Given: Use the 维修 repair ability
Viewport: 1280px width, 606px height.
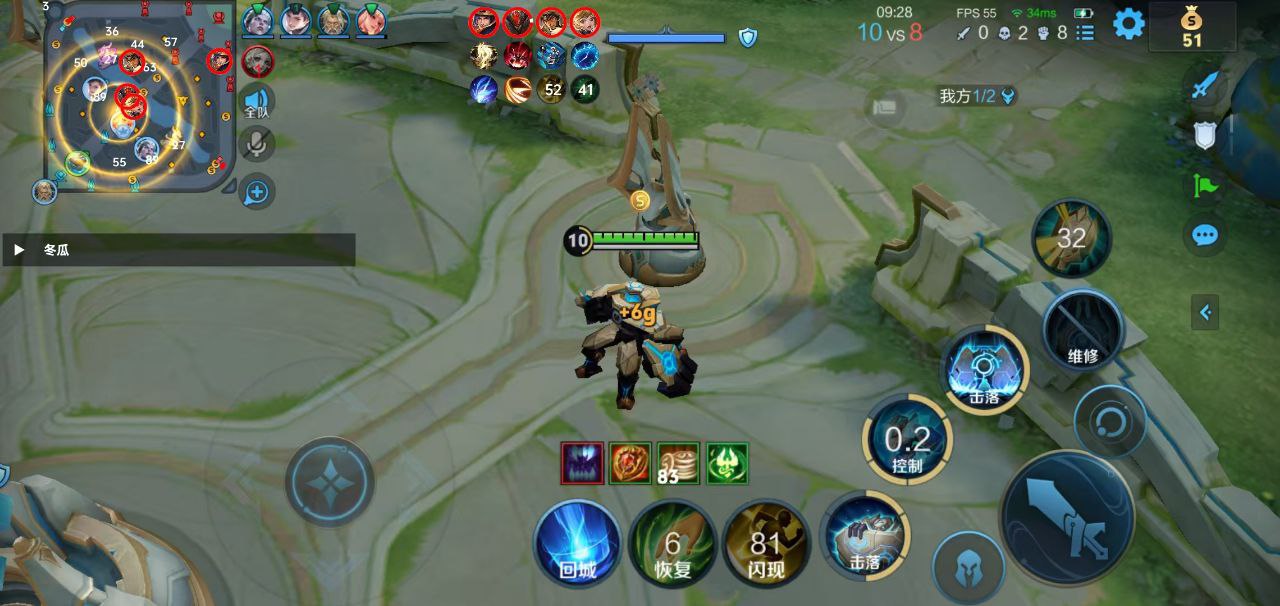Looking at the screenshot, I should pos(1082,329).
